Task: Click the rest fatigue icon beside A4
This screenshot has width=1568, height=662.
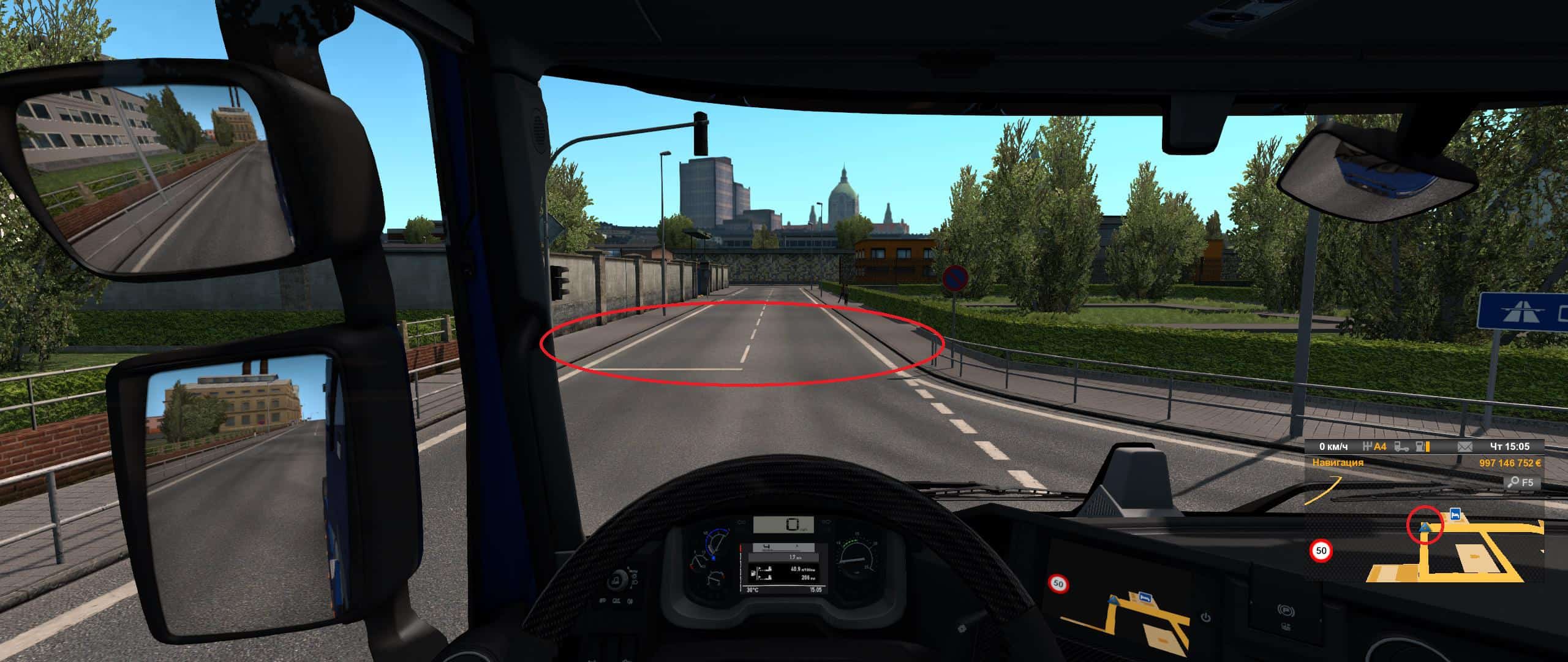Action: 1366,447
